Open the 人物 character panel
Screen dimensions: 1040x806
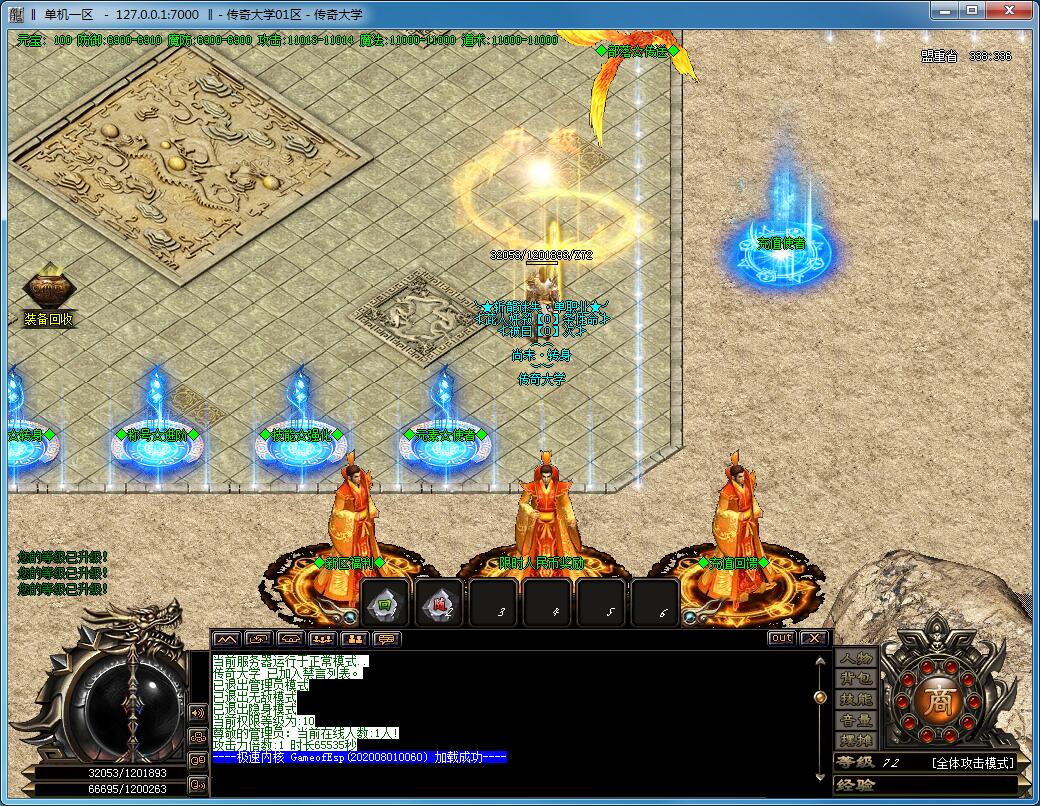pyautogui.click(x=856, y=658)
